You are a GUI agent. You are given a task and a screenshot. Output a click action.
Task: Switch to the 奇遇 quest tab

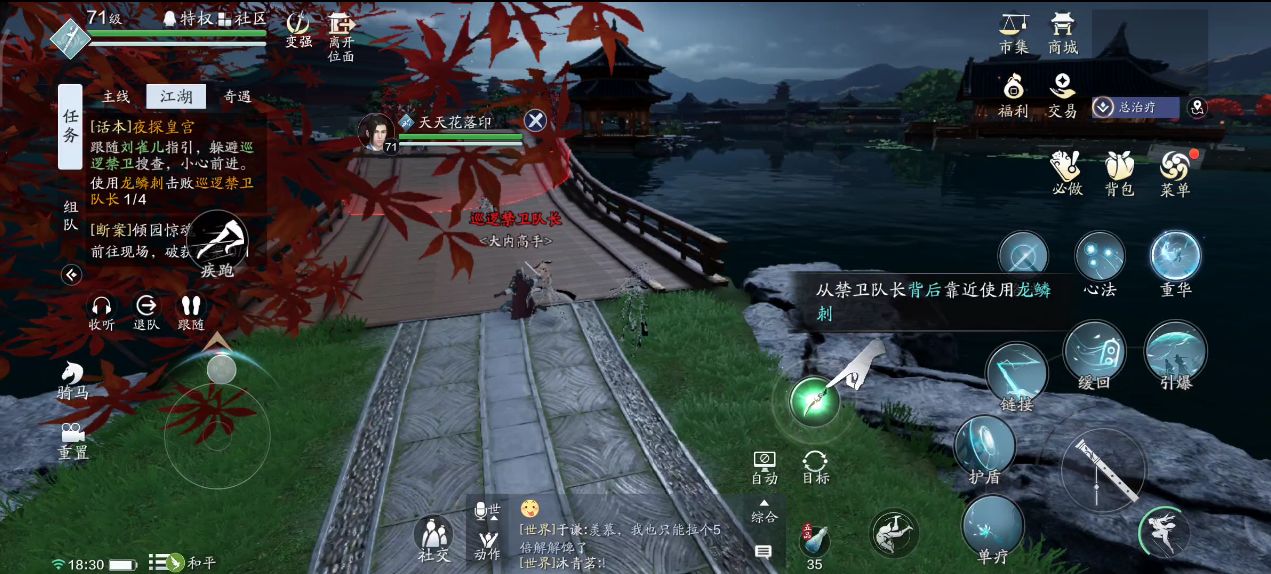tap(237, 97)
